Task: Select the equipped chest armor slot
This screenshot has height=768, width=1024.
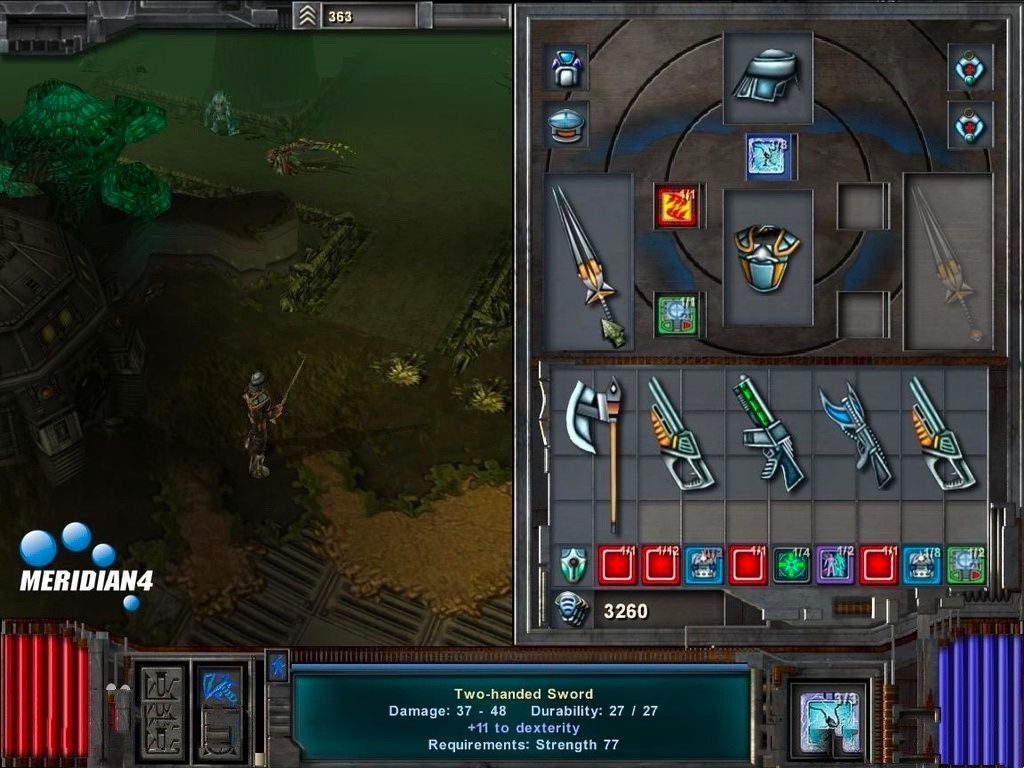Action: pyautogui.click(x=767, y=257)
